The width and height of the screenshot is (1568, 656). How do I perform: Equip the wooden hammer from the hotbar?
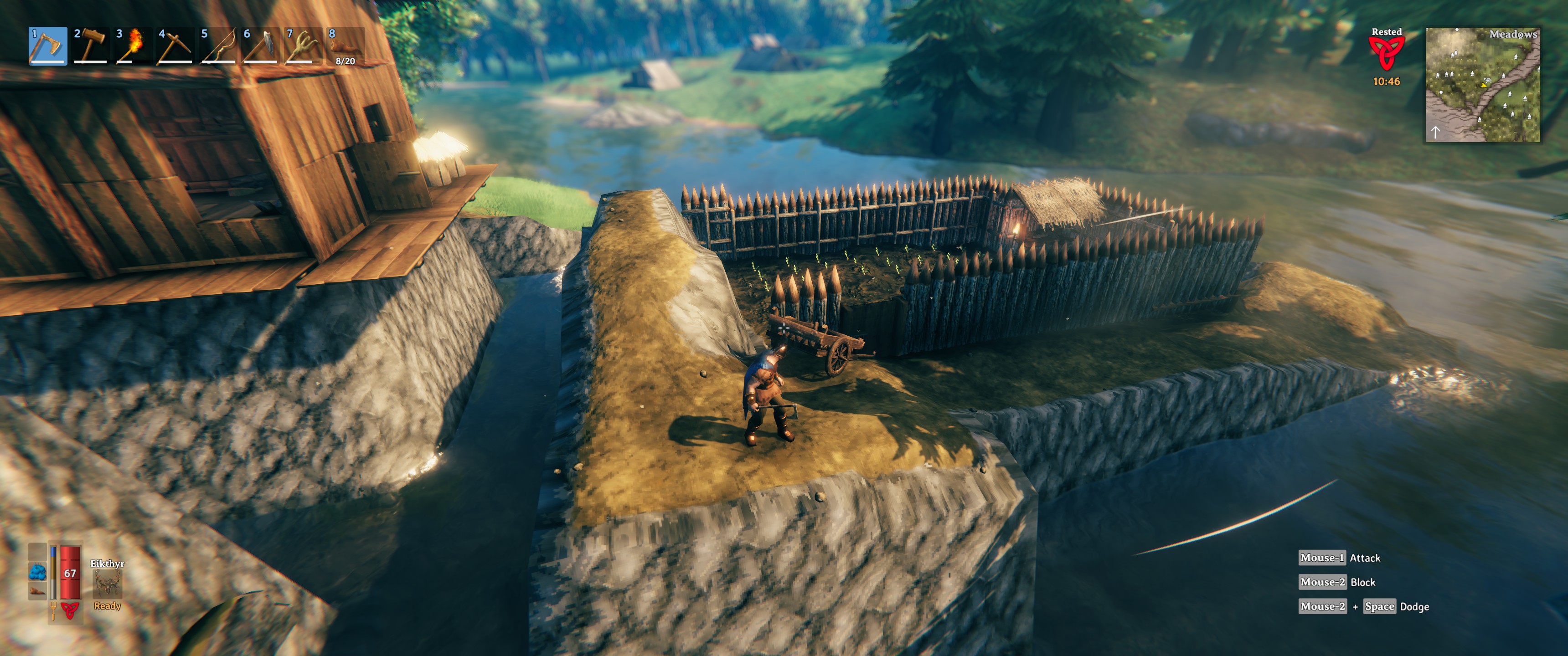(x=90, y=46)
